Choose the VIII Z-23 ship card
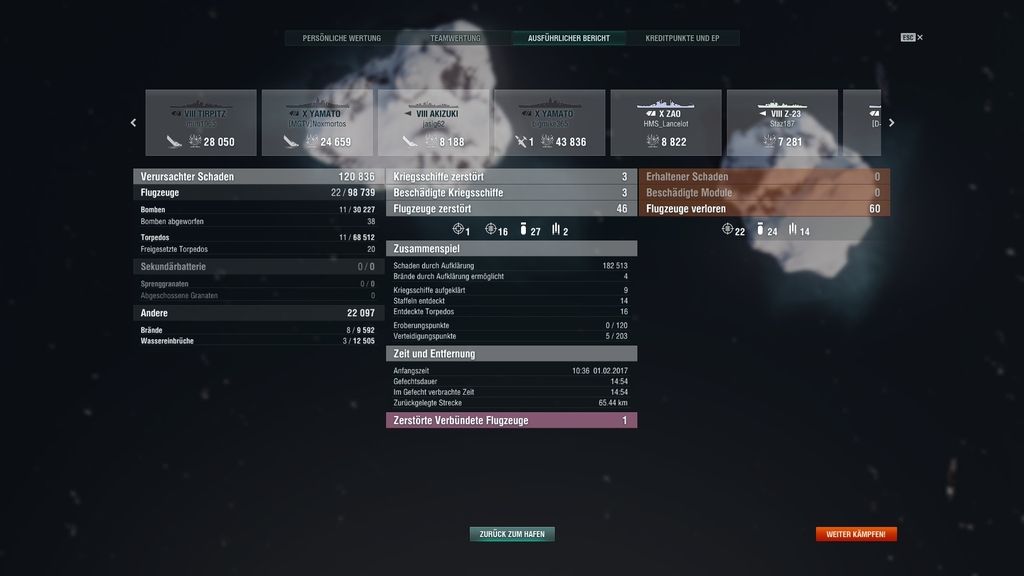 [x=781, y=123]
